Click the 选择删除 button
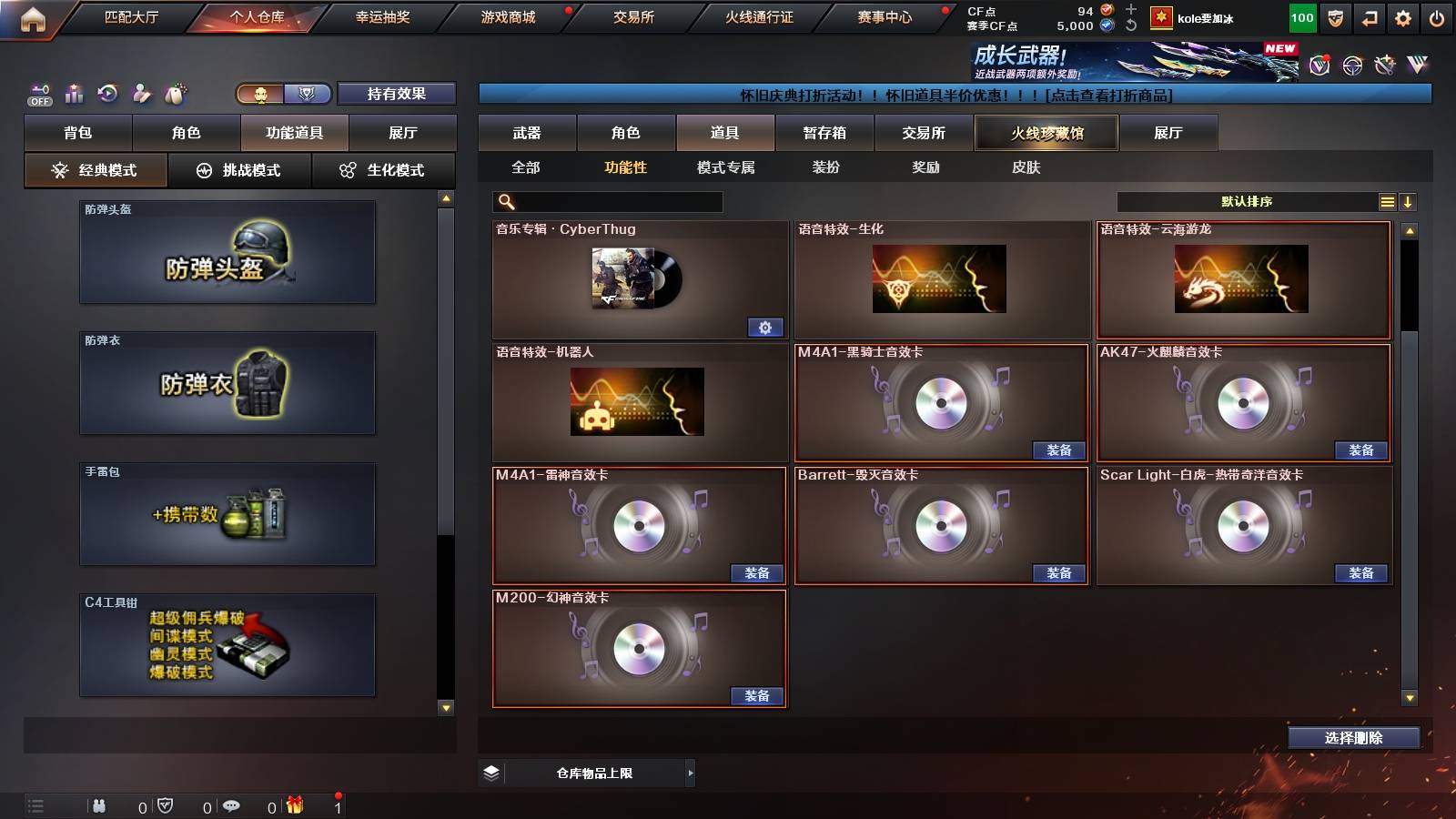 (1353, 738)
